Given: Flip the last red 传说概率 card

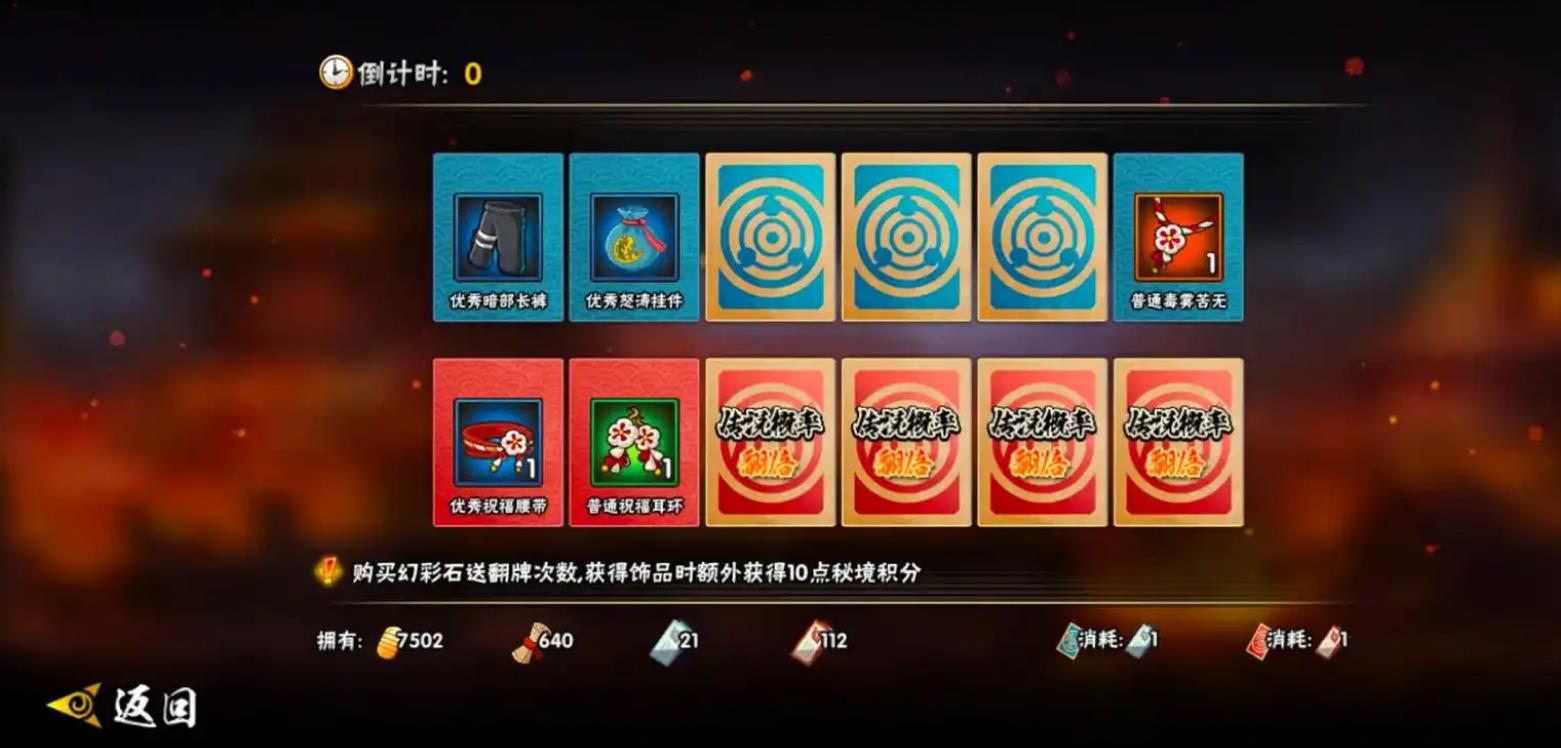Looking at the screenshot, I should coord(1178,440).
